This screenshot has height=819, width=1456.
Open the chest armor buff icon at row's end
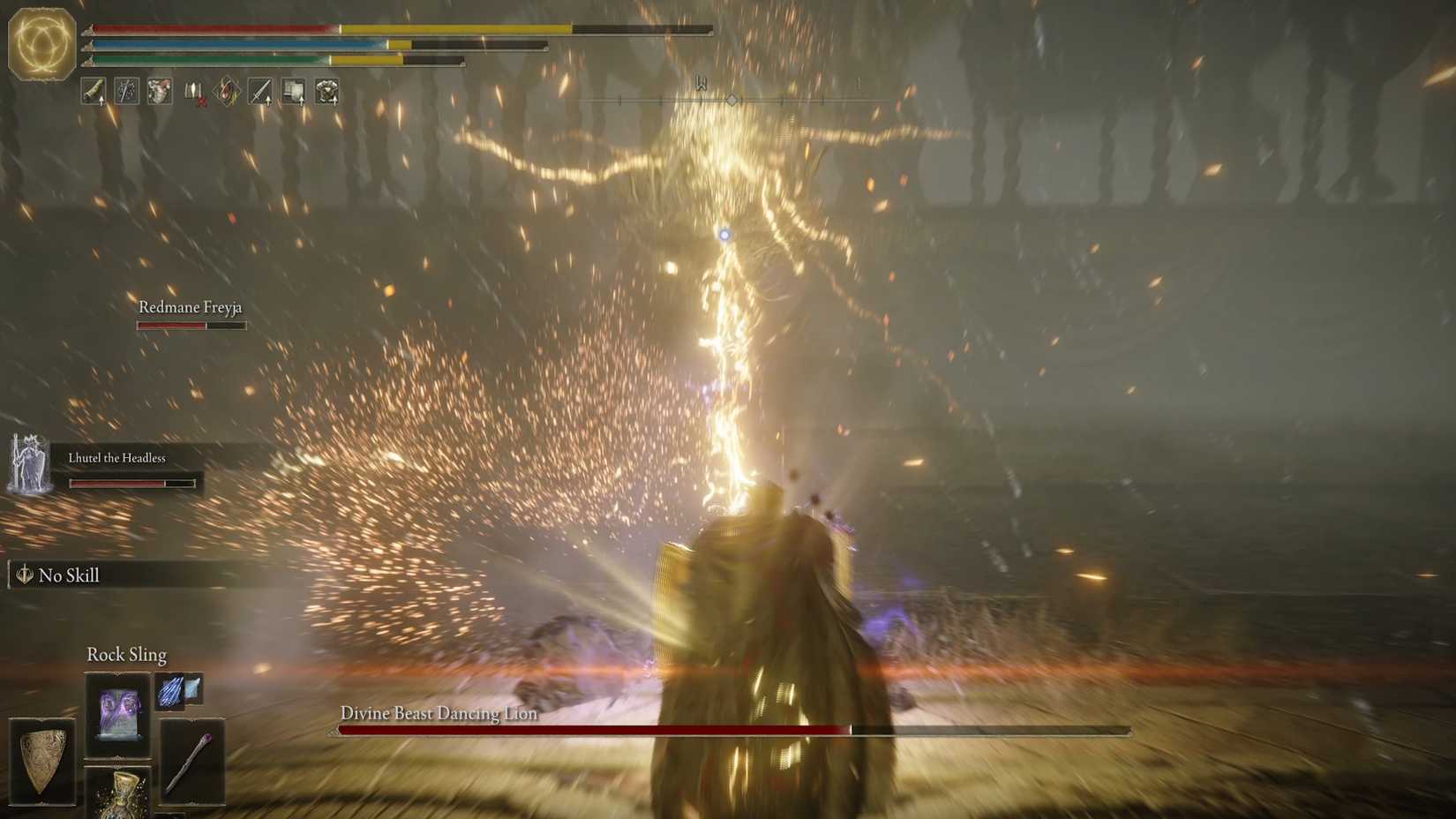pos(326,90)
